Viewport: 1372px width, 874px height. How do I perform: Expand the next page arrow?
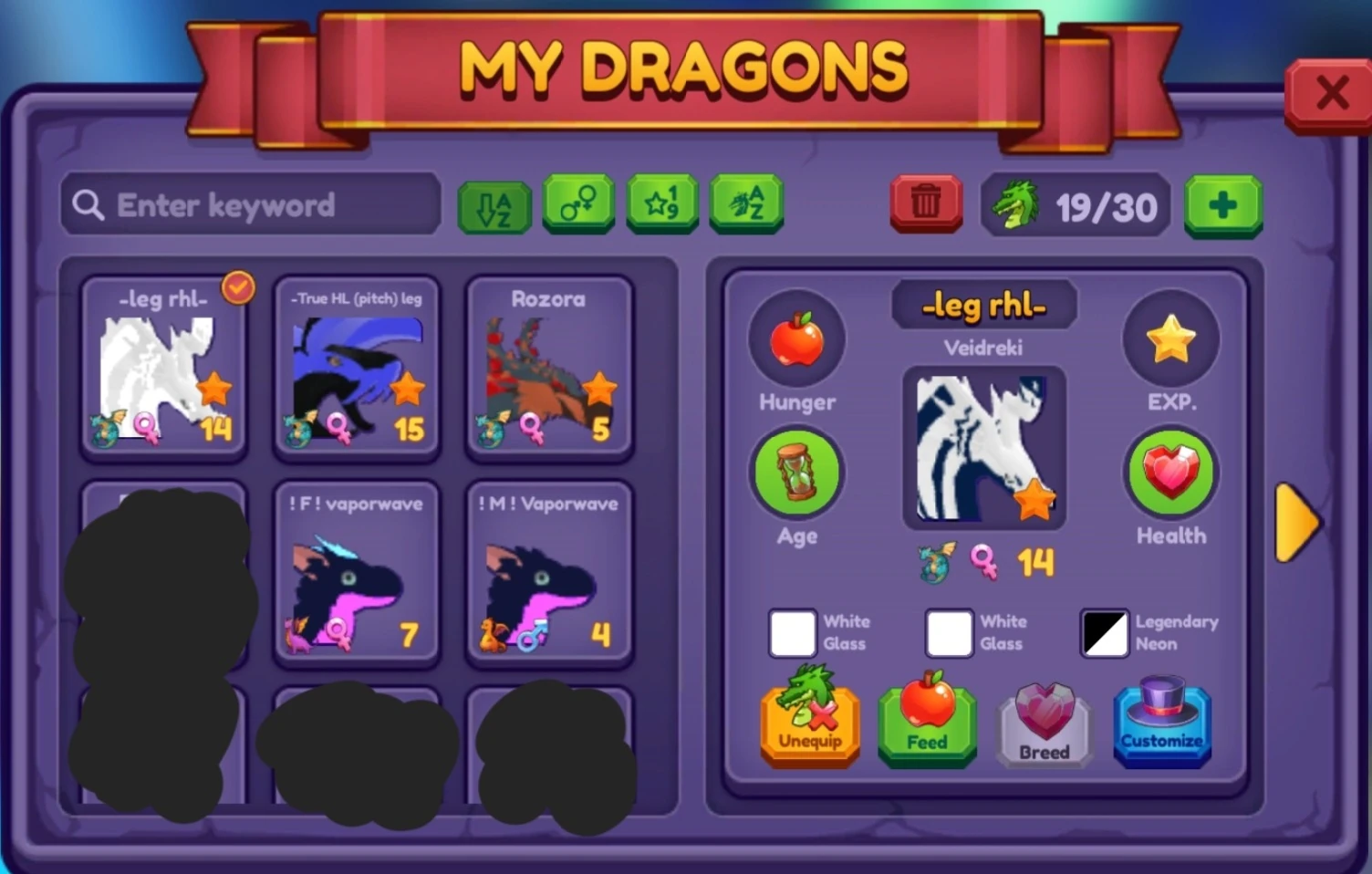1299,522
